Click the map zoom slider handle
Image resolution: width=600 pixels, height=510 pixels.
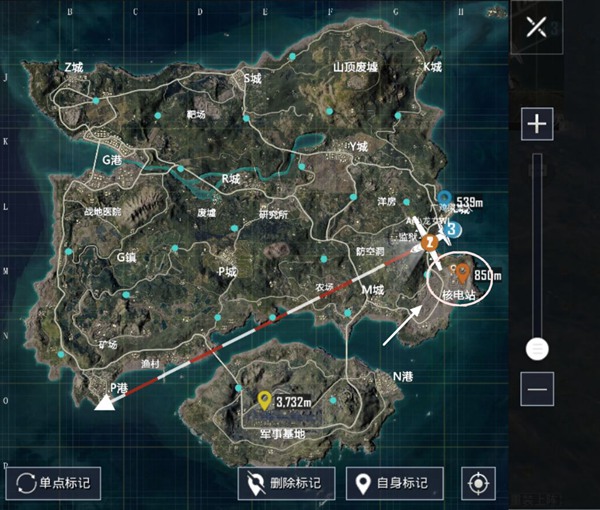(x=537, y=348)
